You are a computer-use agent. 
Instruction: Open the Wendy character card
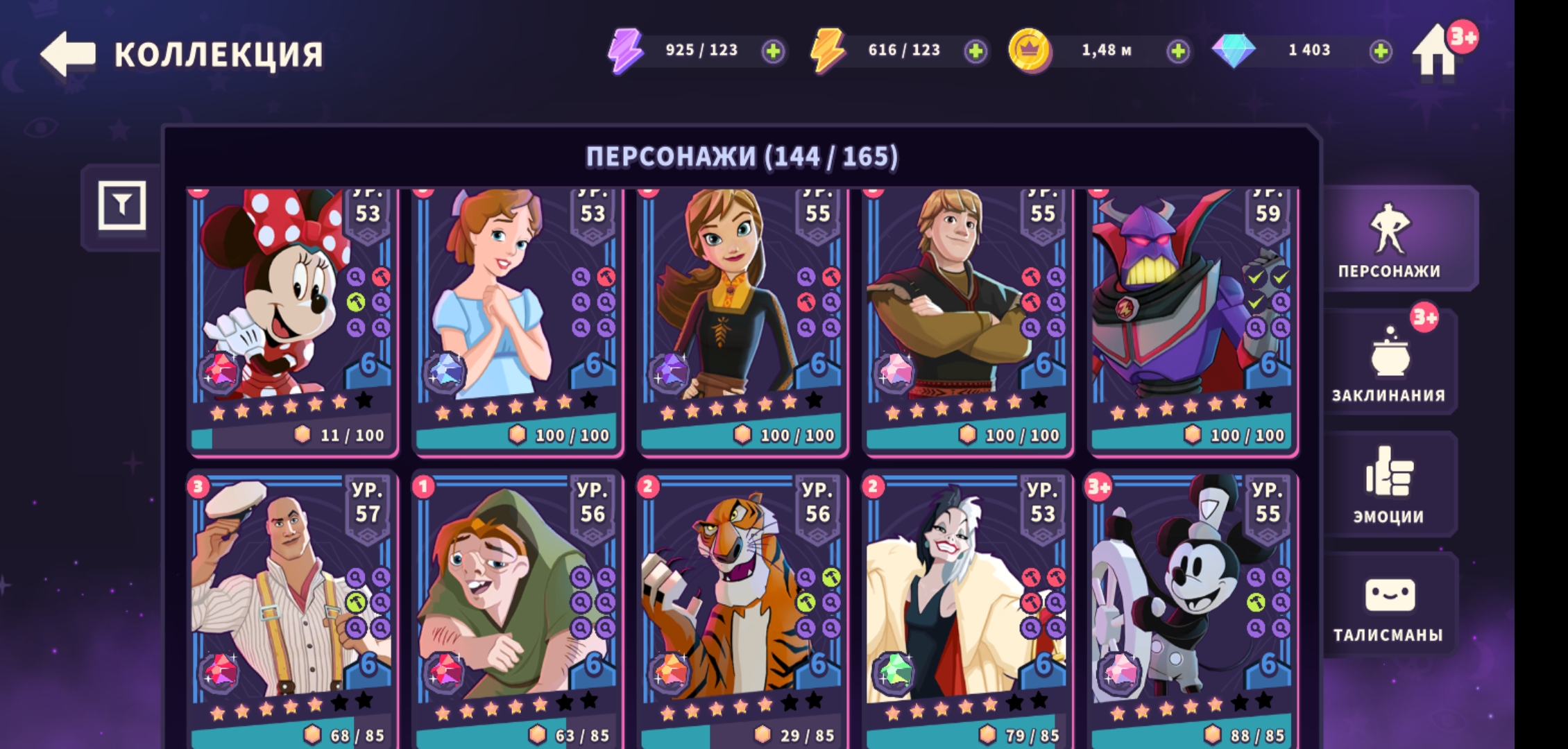(x=517, y=319)
